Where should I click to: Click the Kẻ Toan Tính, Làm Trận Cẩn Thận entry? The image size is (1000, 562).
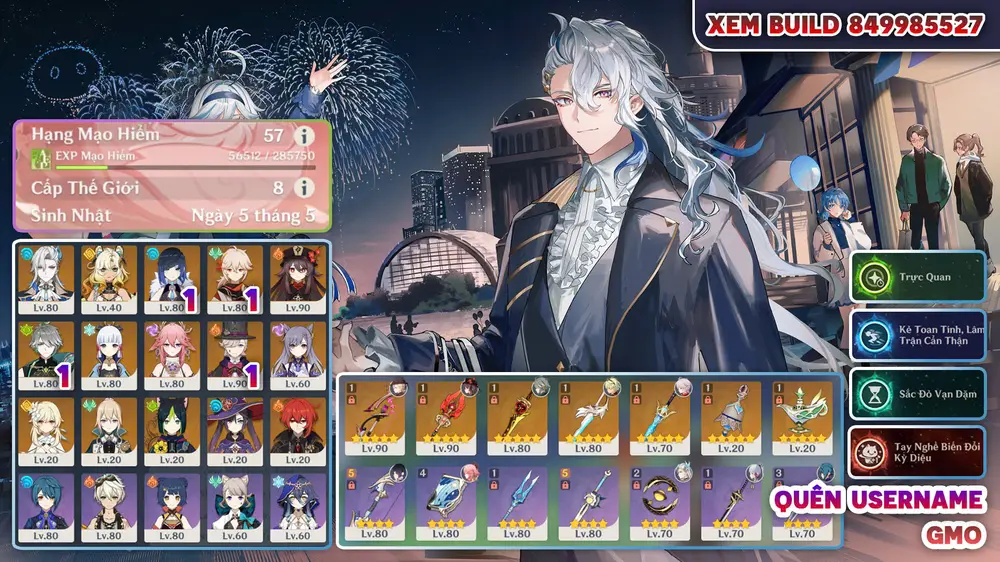point(918,335)
